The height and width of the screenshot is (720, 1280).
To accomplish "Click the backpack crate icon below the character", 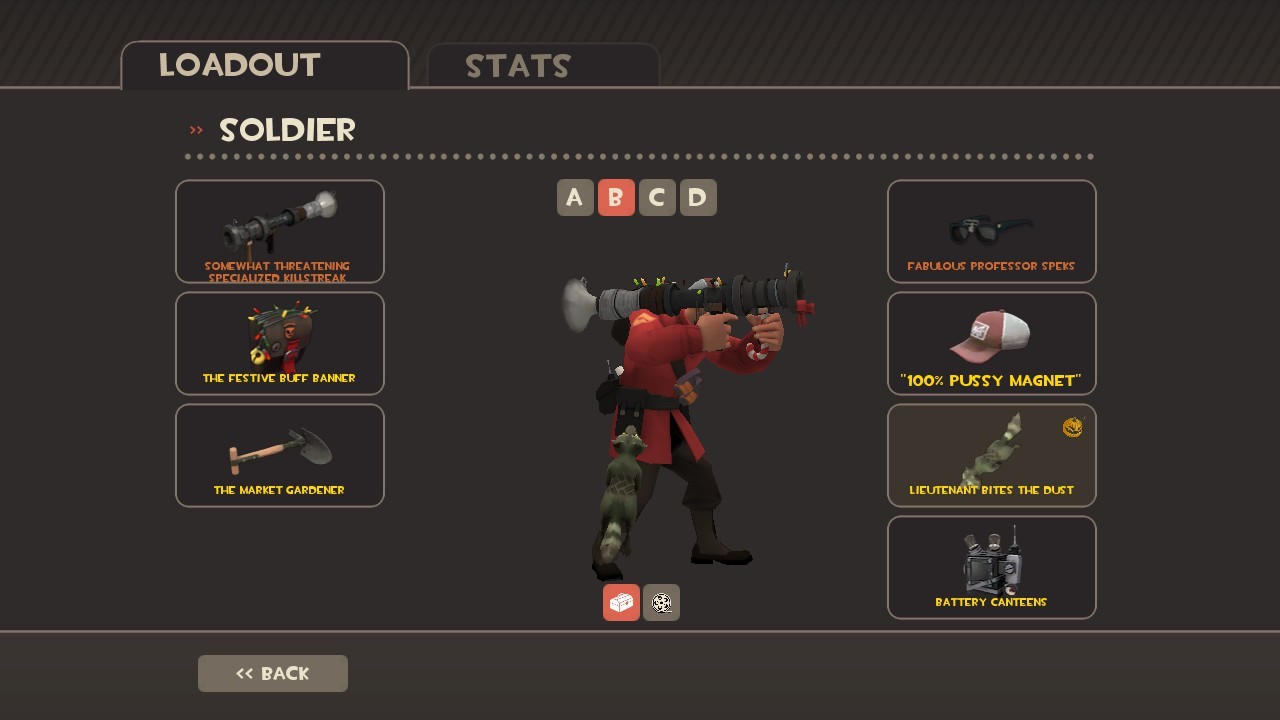I will [621, 602].
